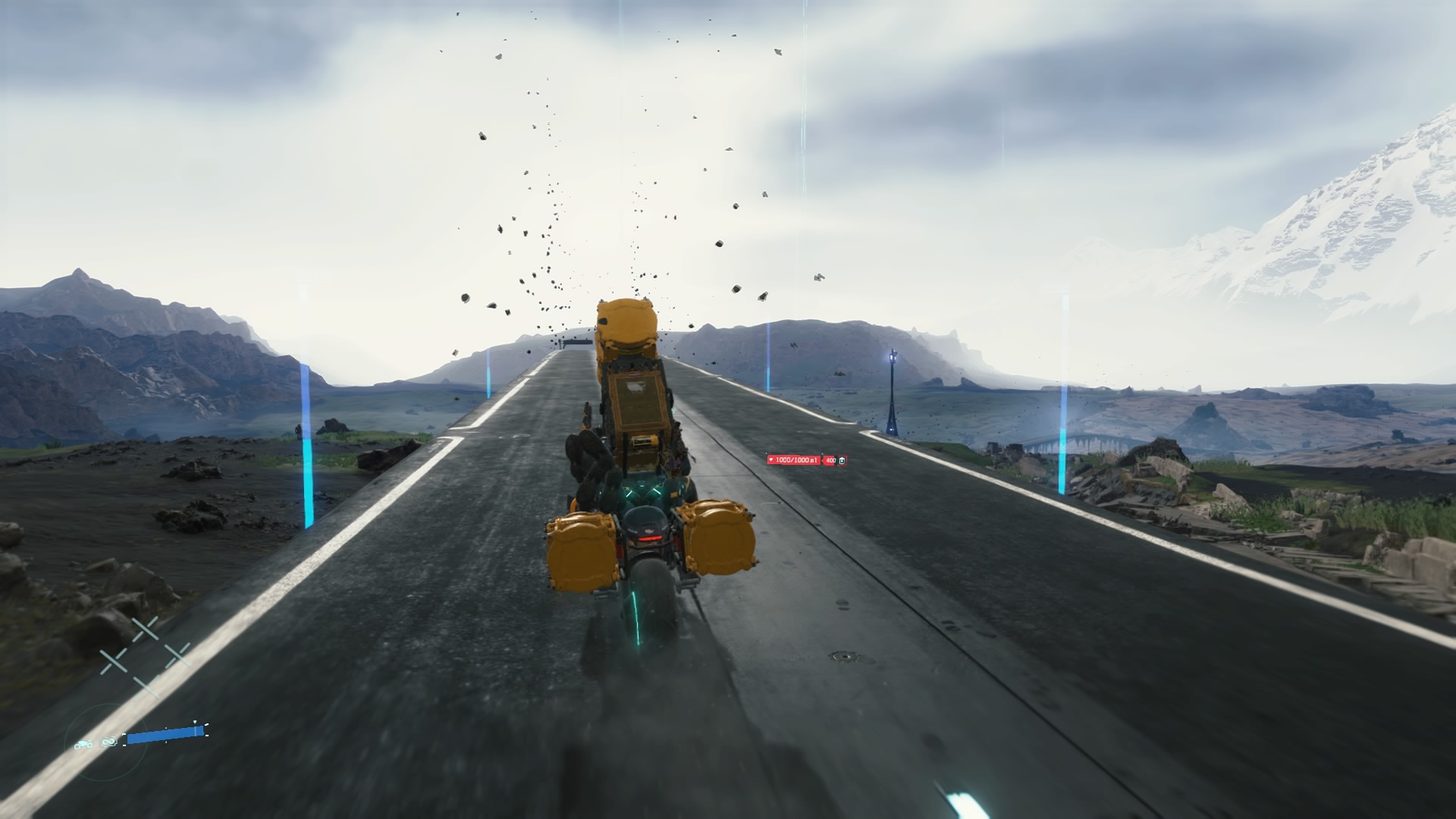Toggle the blood bag equipped indicator
The width and height of the screenshot is (1456, 819).
tap(843, 460)
